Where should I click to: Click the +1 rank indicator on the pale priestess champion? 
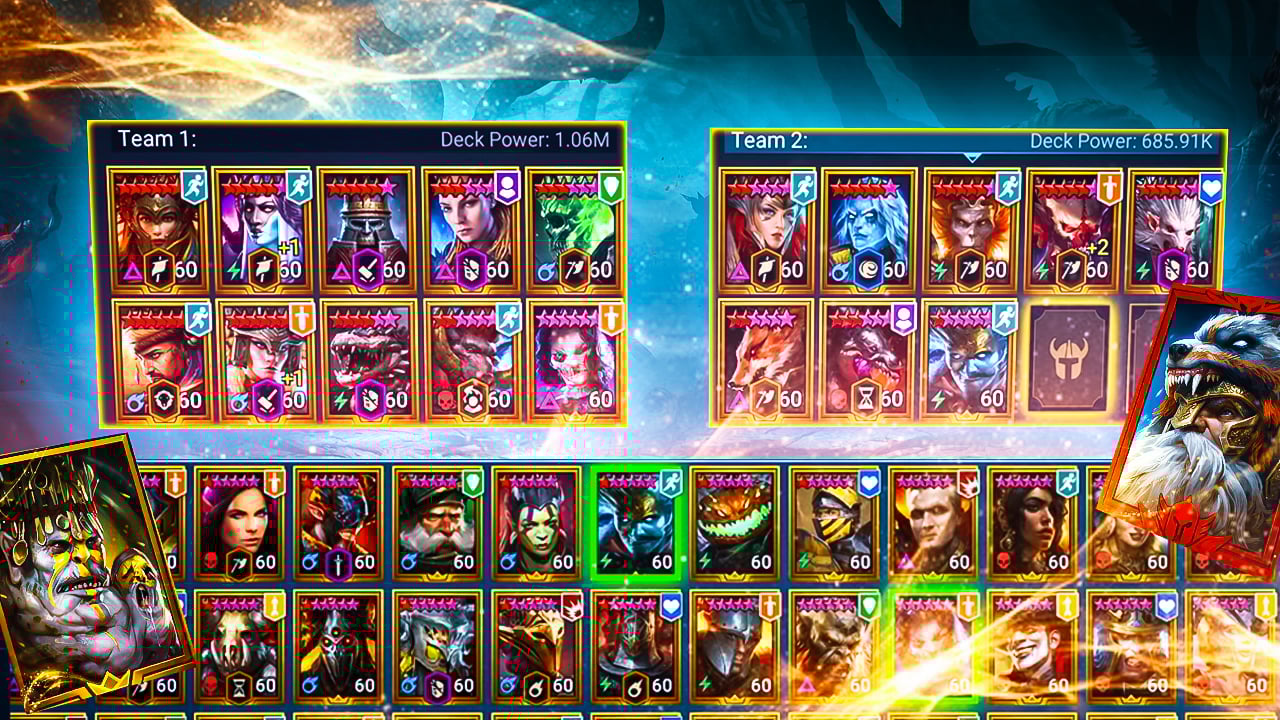click(x=286, y=244)
